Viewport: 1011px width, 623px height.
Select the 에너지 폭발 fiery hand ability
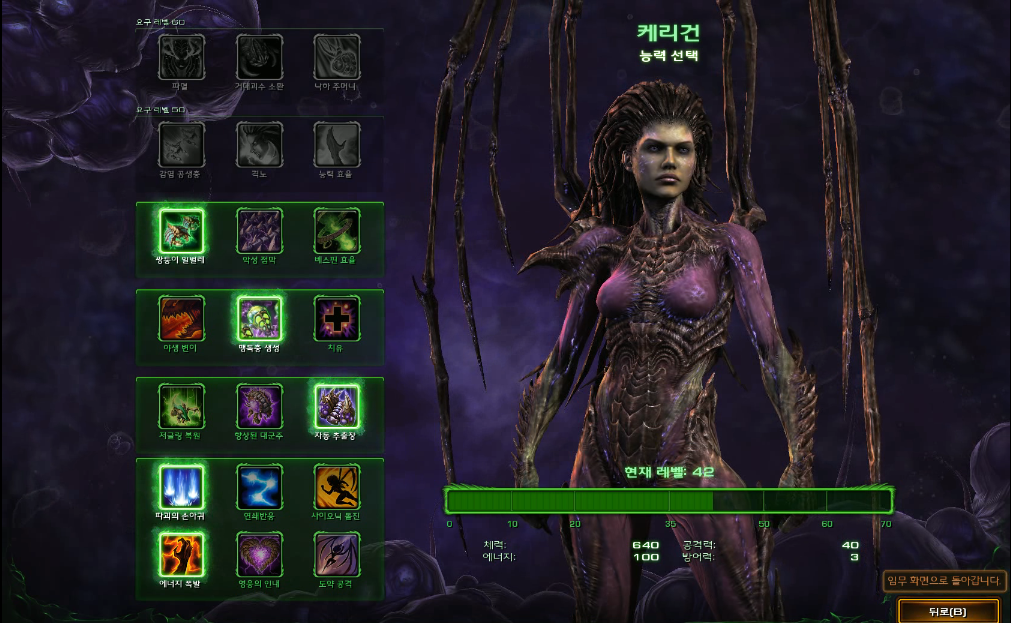(181, 554)
